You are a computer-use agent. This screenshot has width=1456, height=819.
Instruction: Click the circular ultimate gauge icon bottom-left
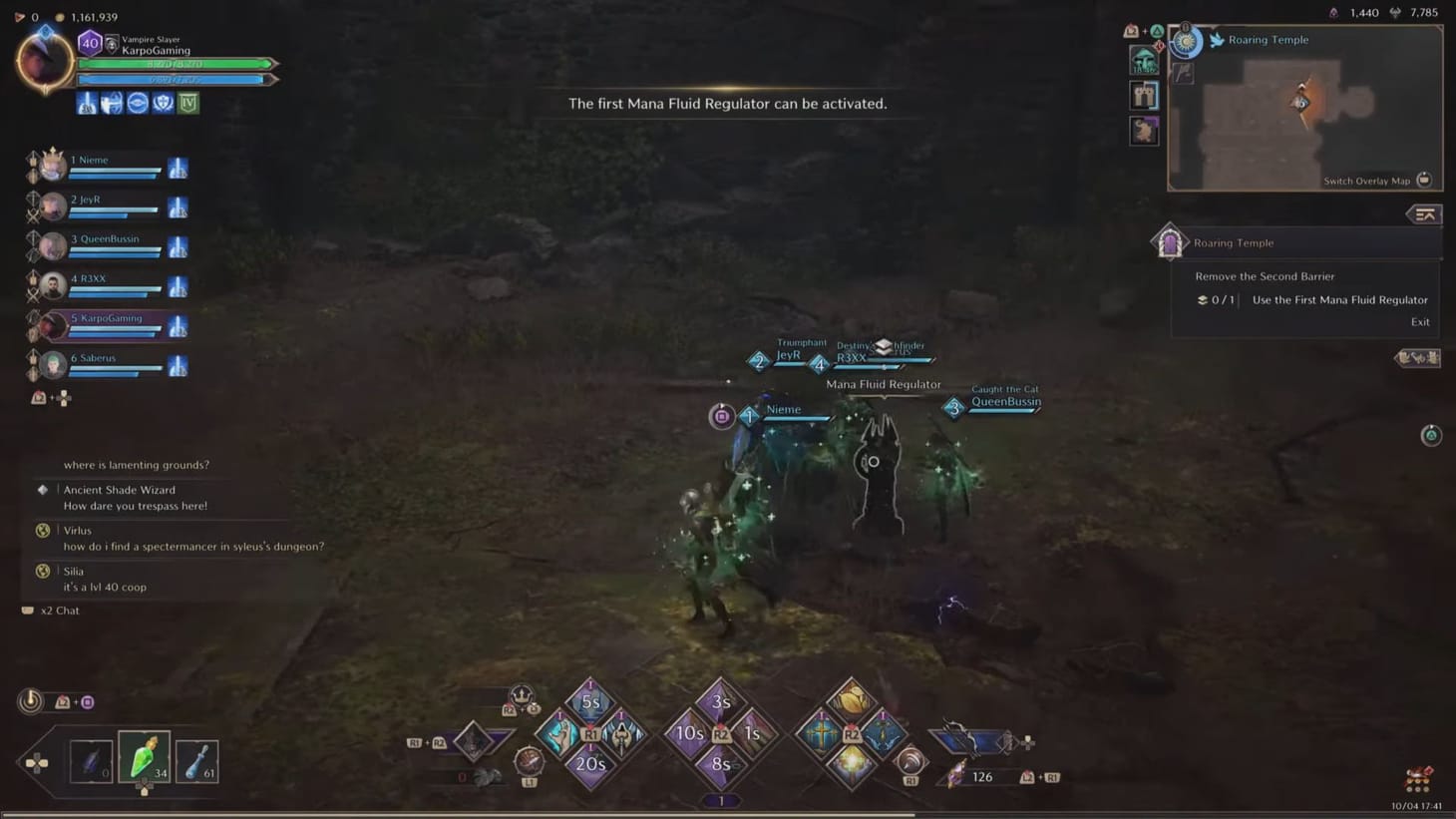coord(29,701)
